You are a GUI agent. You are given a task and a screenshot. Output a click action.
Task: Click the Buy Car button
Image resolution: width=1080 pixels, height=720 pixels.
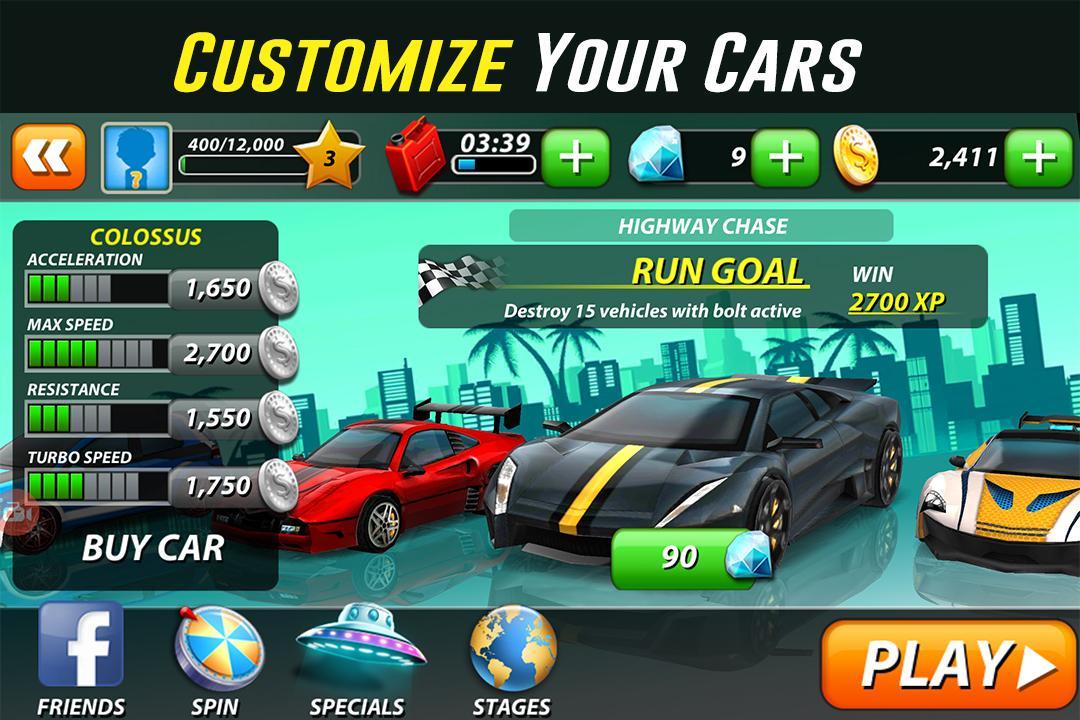pos(152,548)
